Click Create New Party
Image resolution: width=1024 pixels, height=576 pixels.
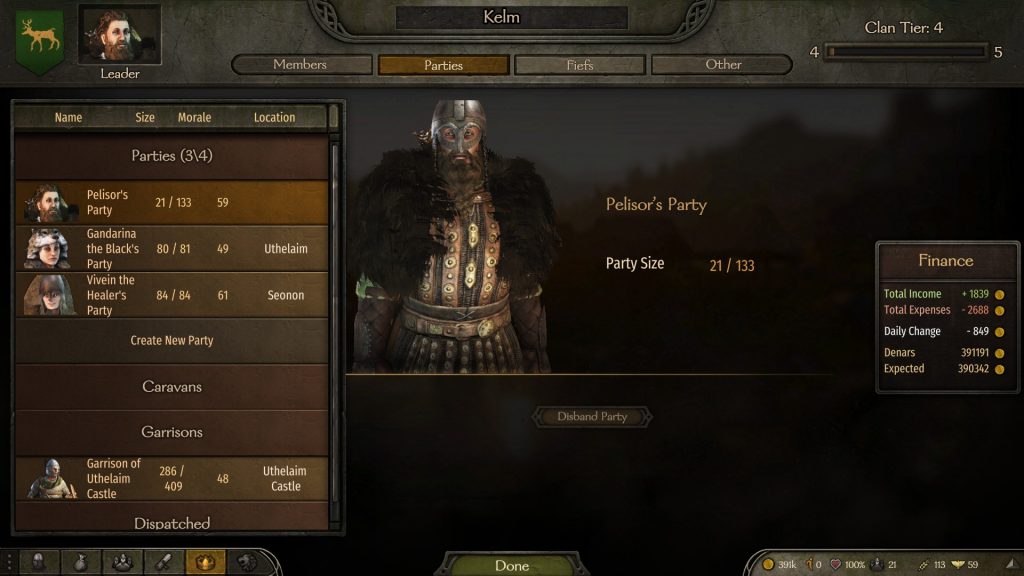click(x=171, y=341)
